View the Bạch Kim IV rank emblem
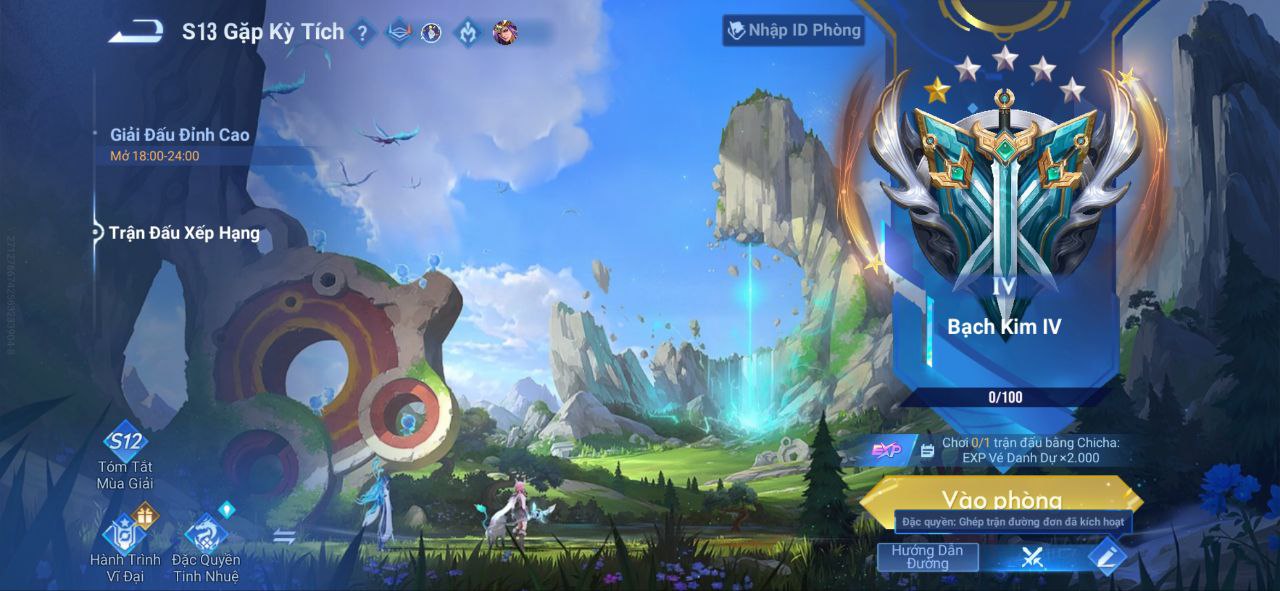 click(1004, 195)
